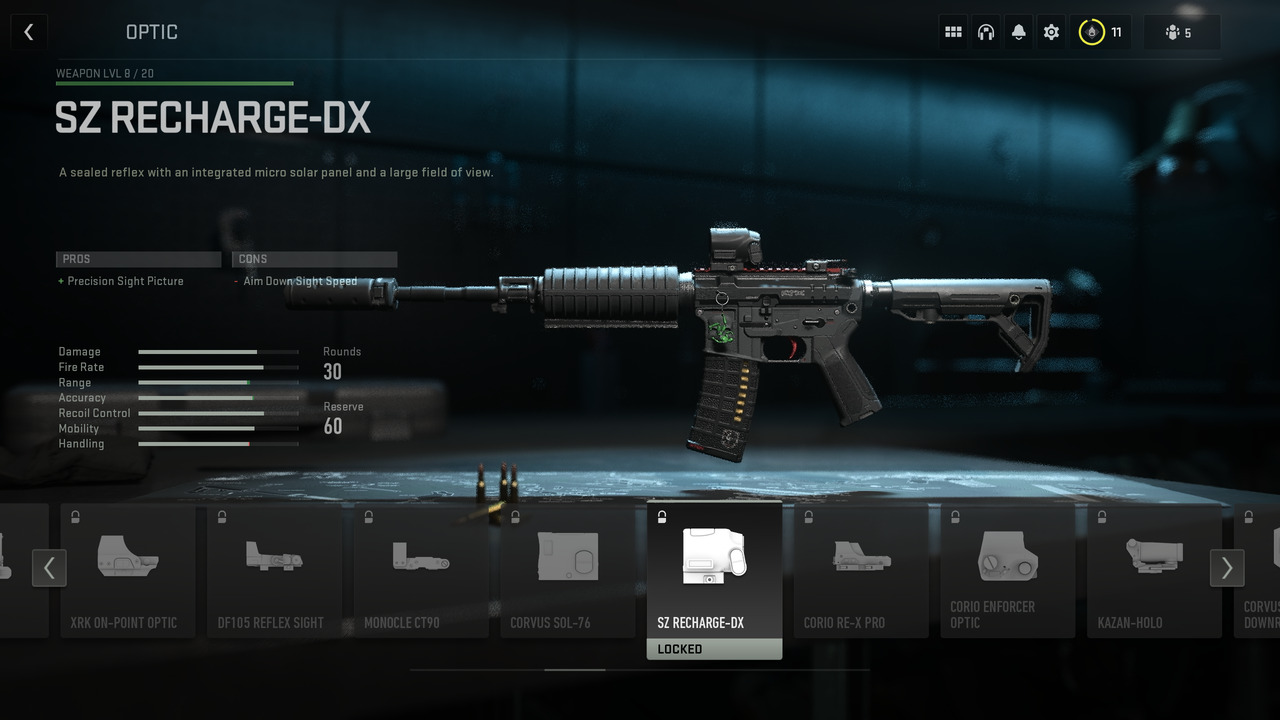
Task: Go back using the top-left arrow
Action: click(x=28, y=32)
